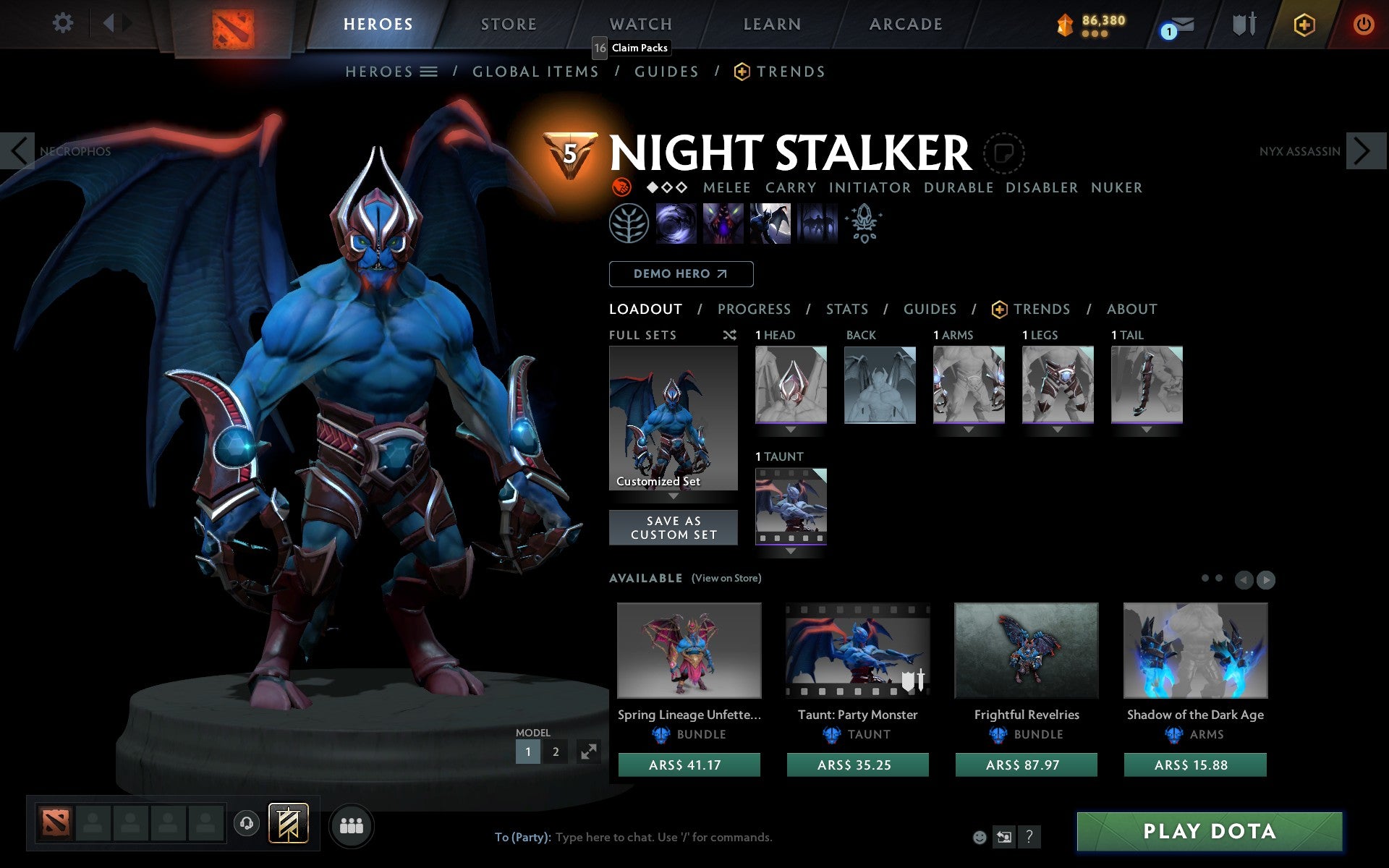1389x868 pixels.
Task: Click the DEMO HERO button
Action: (x=681, y=273)
